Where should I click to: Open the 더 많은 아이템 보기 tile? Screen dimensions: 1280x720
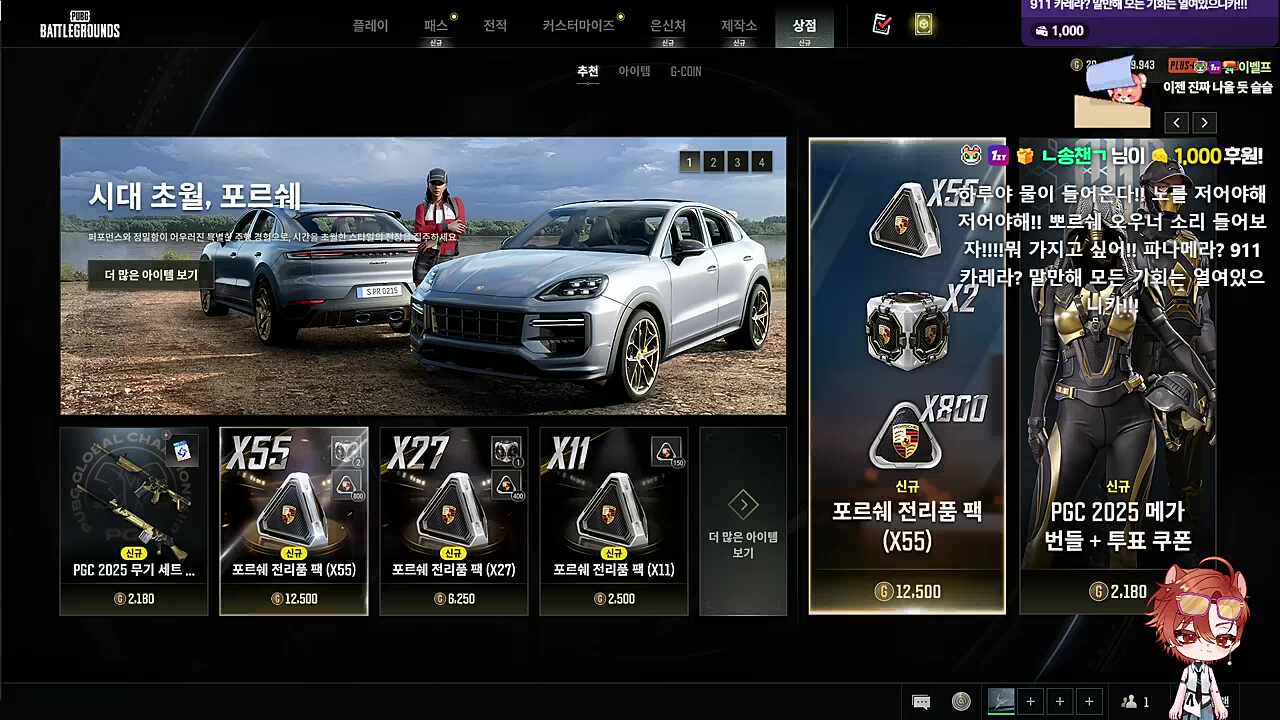[x=743, y=520]
